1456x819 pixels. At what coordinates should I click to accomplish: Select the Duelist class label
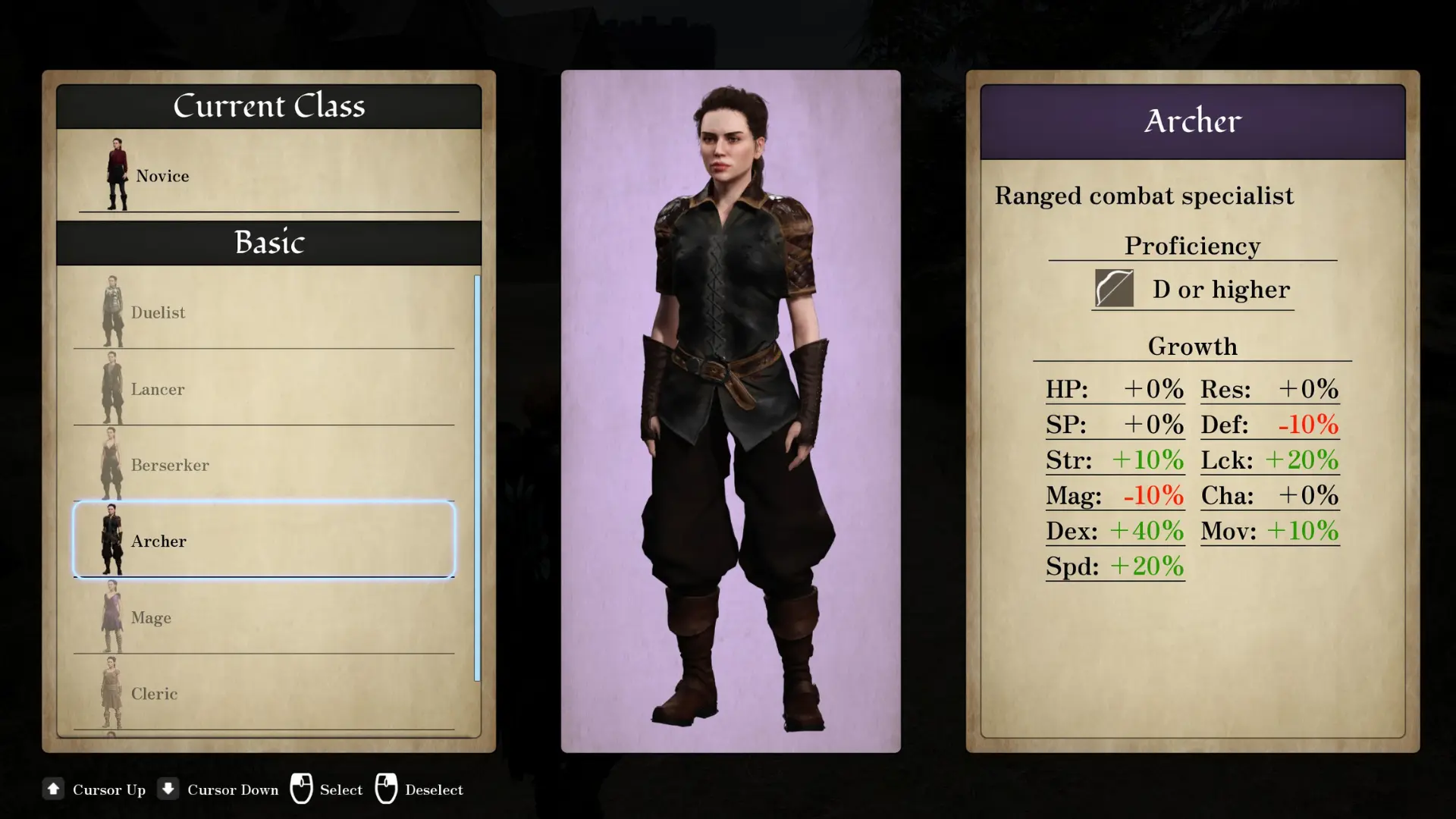(157, 312)
